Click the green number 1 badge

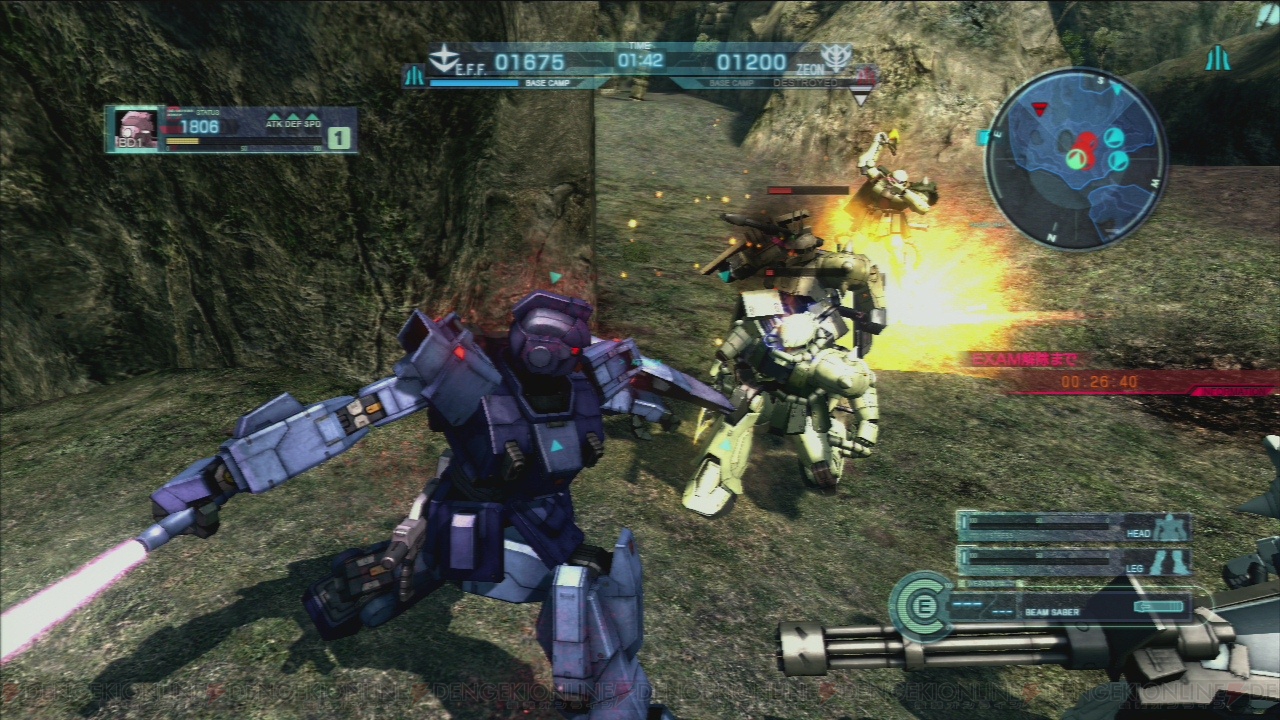[x=340, y=138]
